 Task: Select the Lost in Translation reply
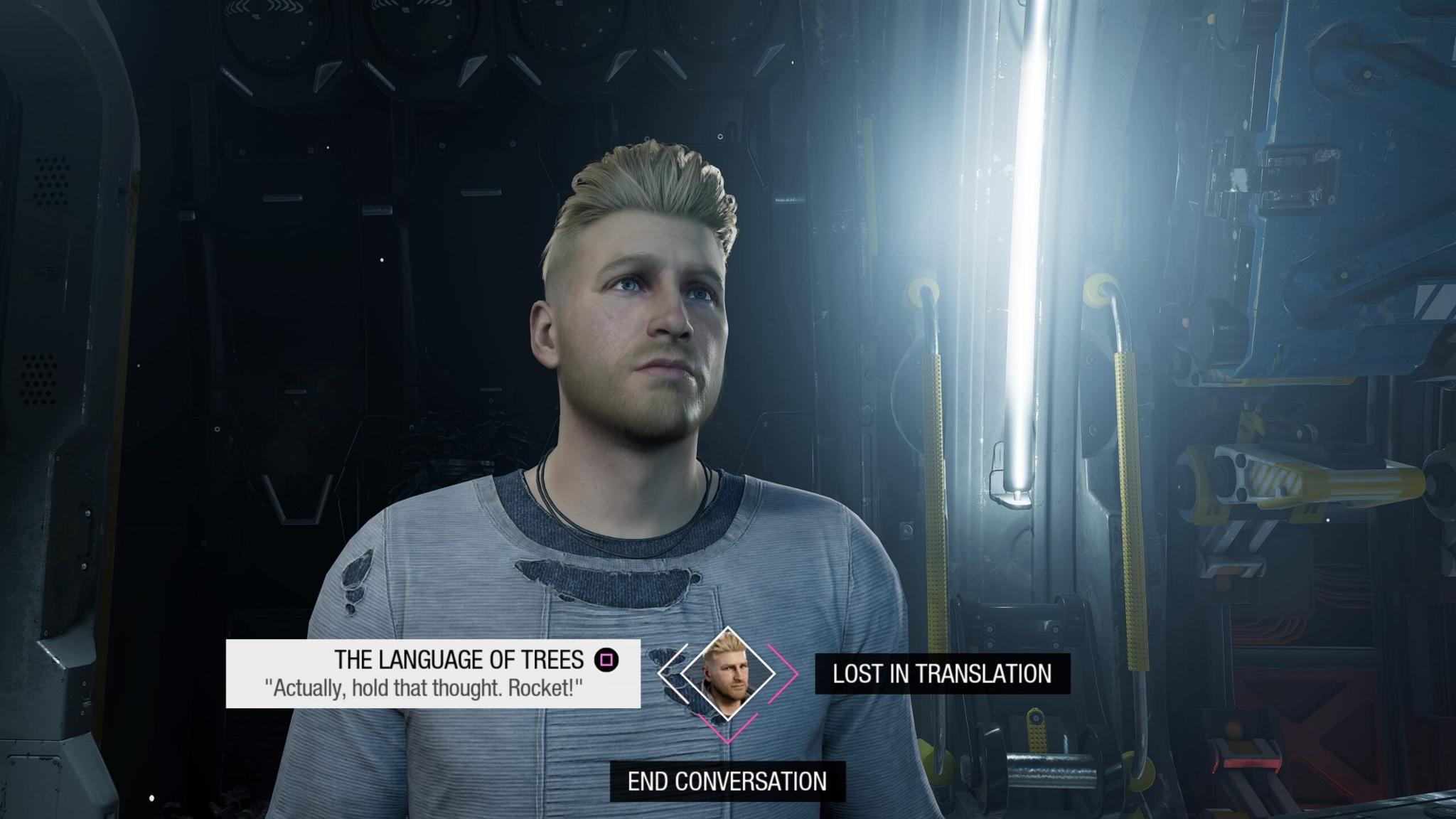tap(941, 673)
